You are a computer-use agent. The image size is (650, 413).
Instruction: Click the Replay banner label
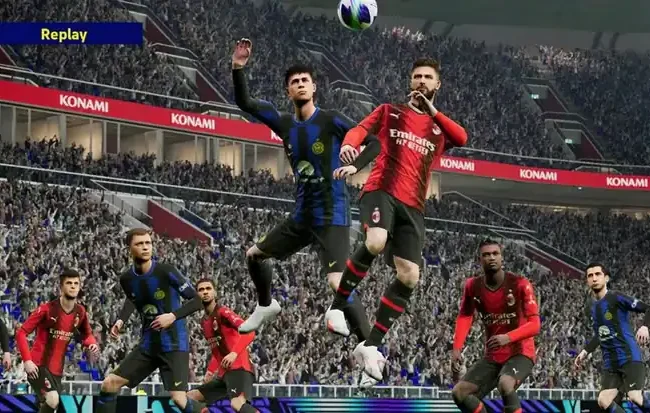[64, 34]
